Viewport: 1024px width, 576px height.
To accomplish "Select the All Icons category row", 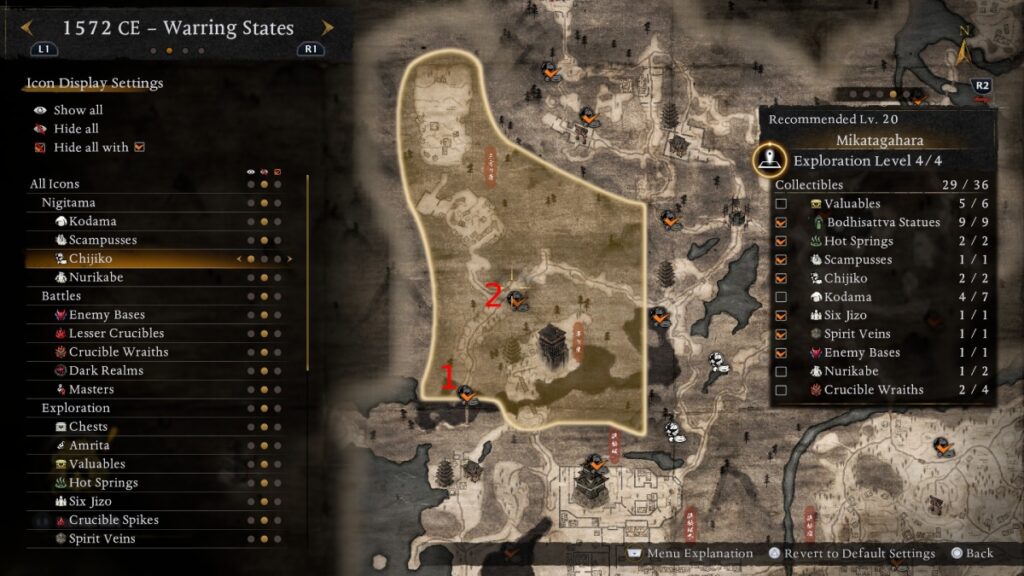I will coord(55,184).
